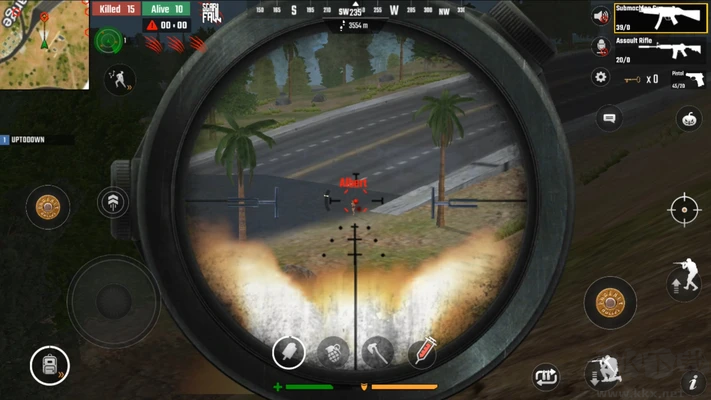Toggle the crosshair scope aim button

[x=685, y=210]
